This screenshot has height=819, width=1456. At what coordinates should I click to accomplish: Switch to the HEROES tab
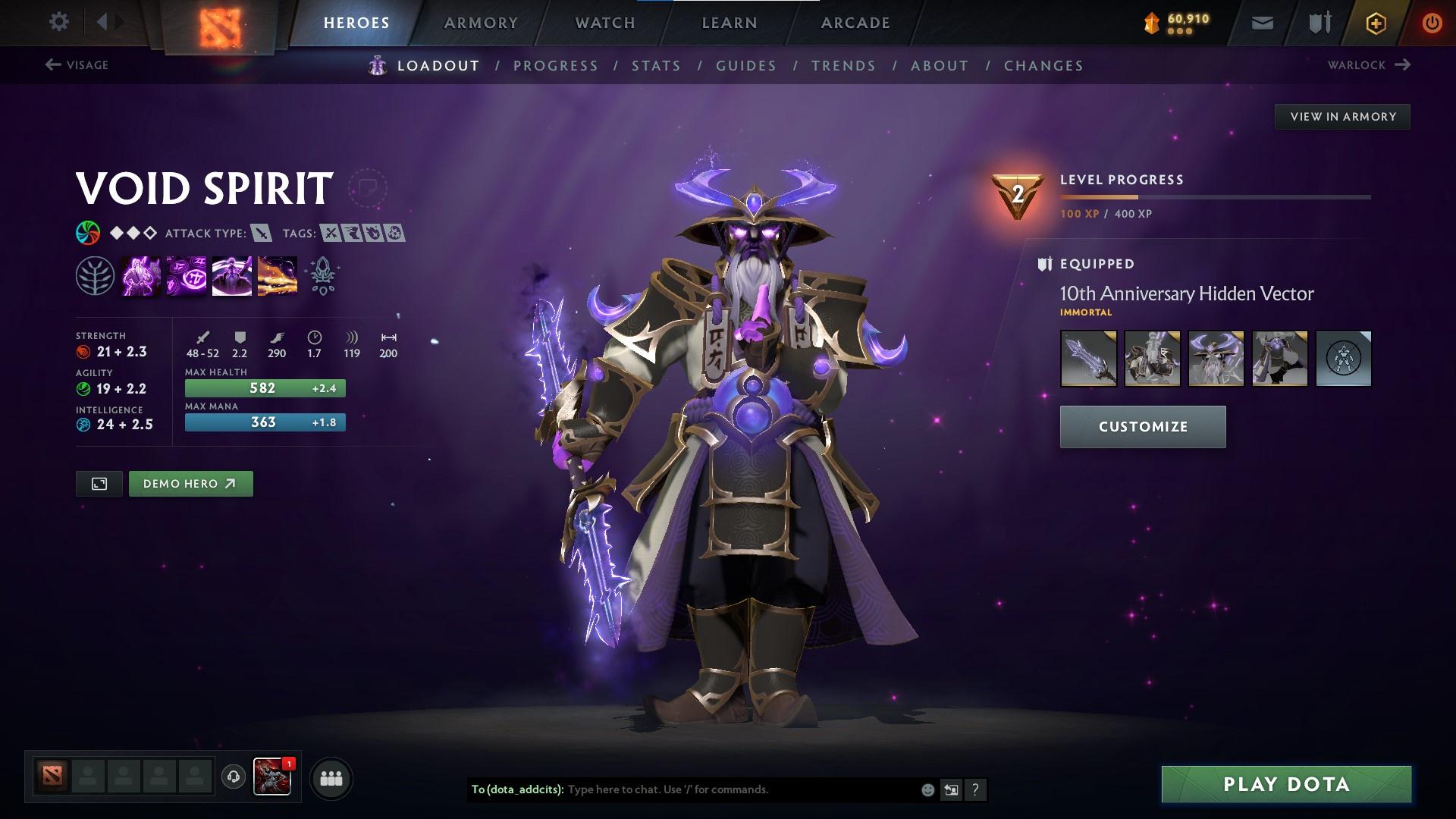coord(355,23)
